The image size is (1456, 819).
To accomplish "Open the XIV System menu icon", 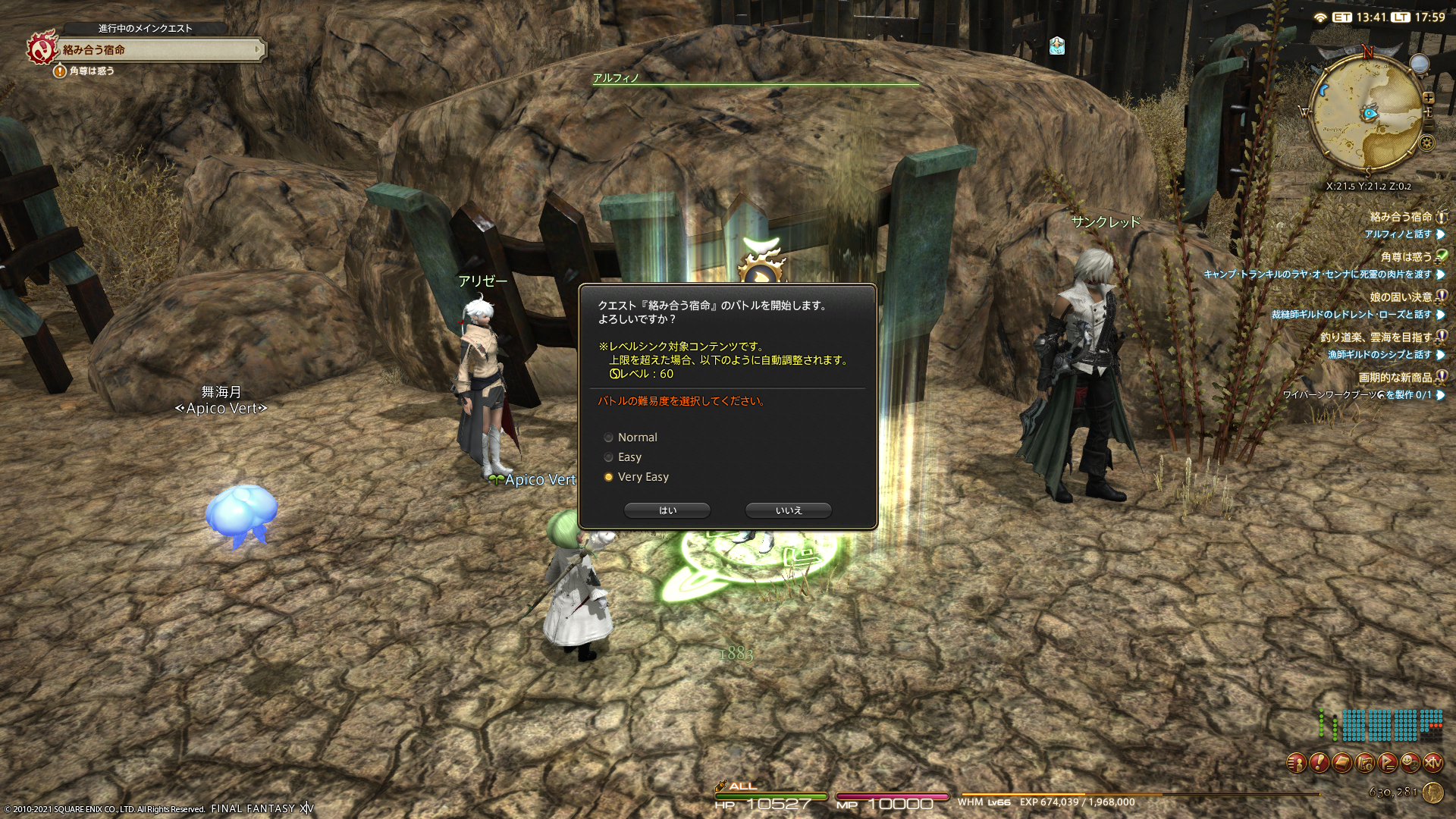I will 1433,763.
